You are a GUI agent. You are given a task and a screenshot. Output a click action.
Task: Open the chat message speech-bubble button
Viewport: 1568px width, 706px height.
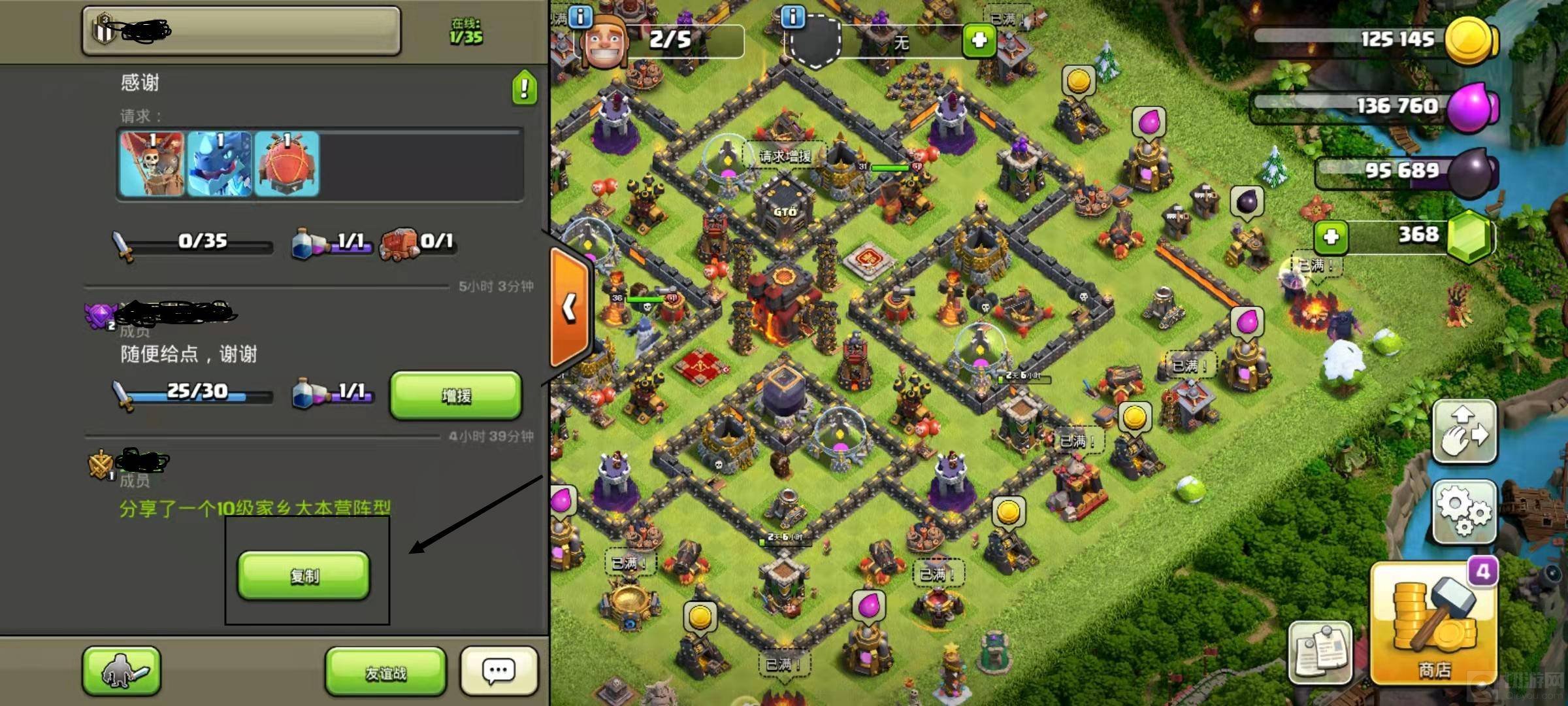499,671
